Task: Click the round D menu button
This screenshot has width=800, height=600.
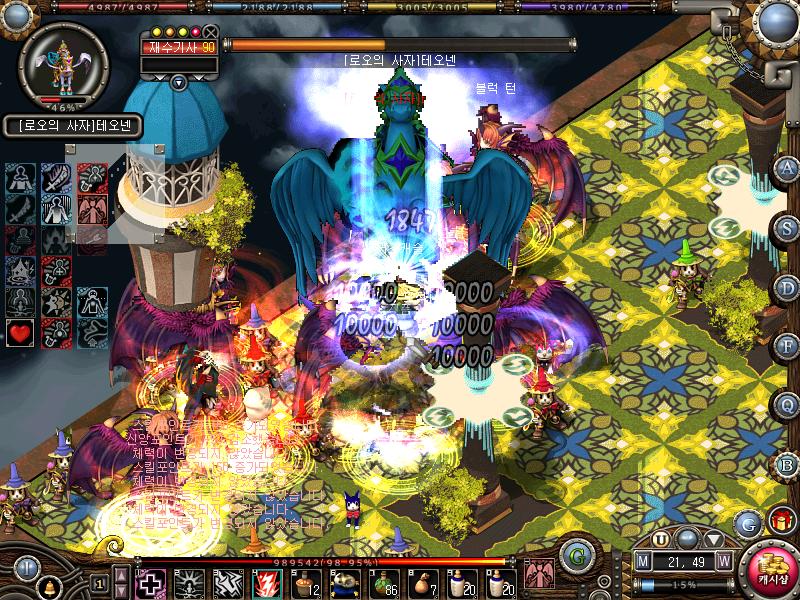Action: pyautogui.click(x=788, y=287)
